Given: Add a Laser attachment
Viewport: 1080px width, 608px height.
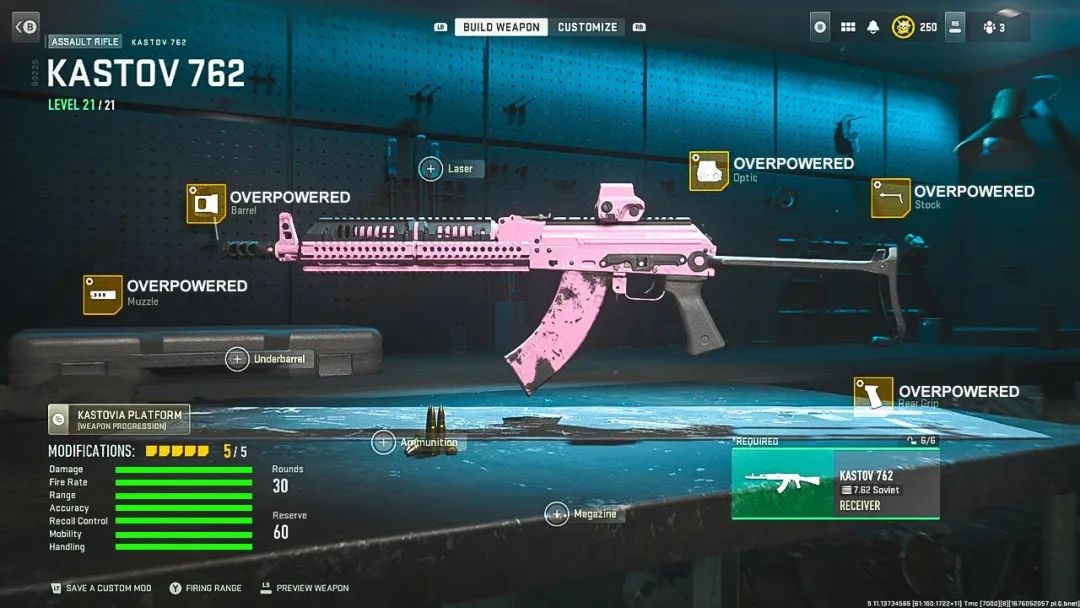Looking at the screenshot, I should (431, 169).
